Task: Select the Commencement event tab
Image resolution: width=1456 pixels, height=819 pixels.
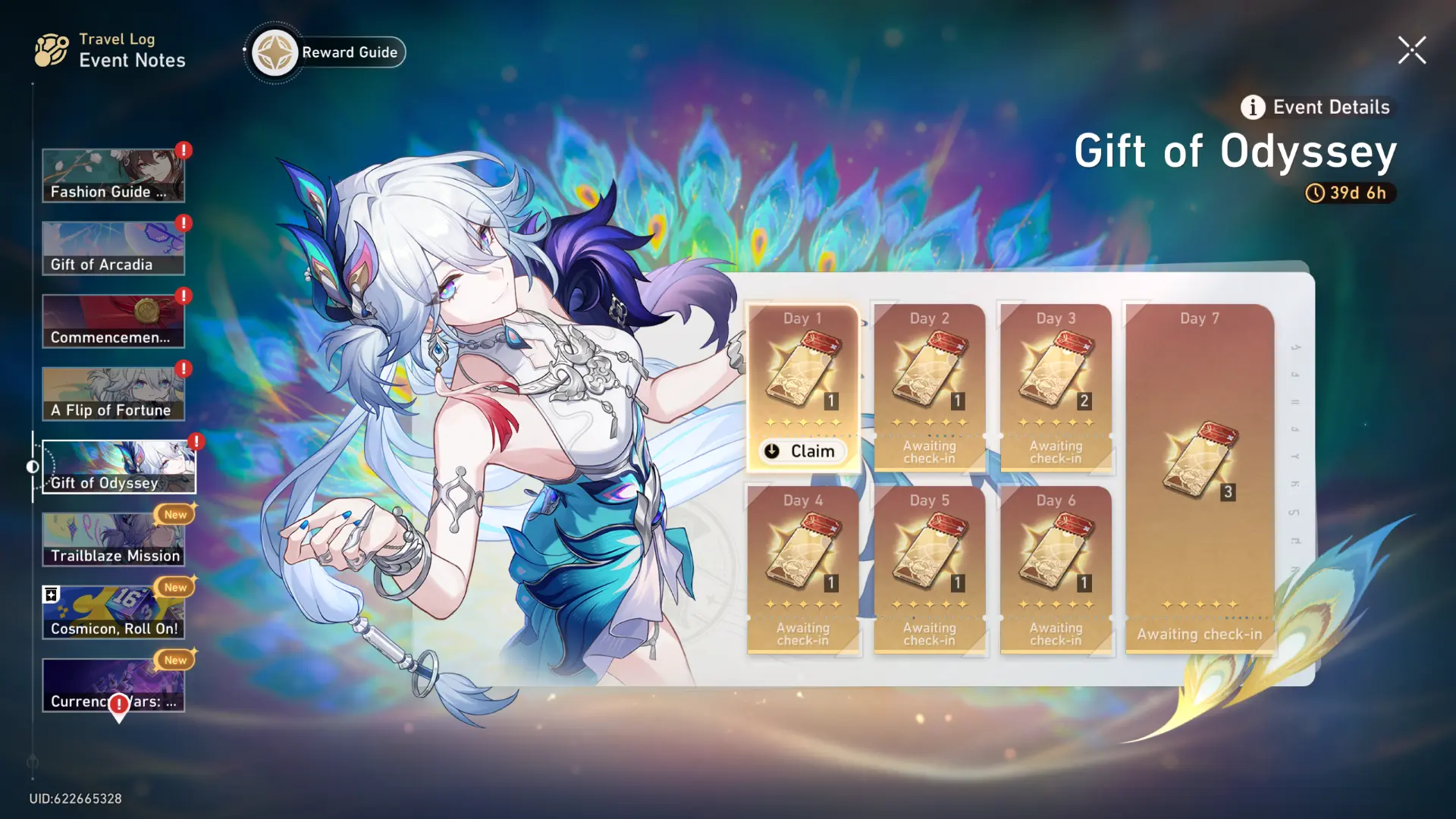Action: [113, 321]
